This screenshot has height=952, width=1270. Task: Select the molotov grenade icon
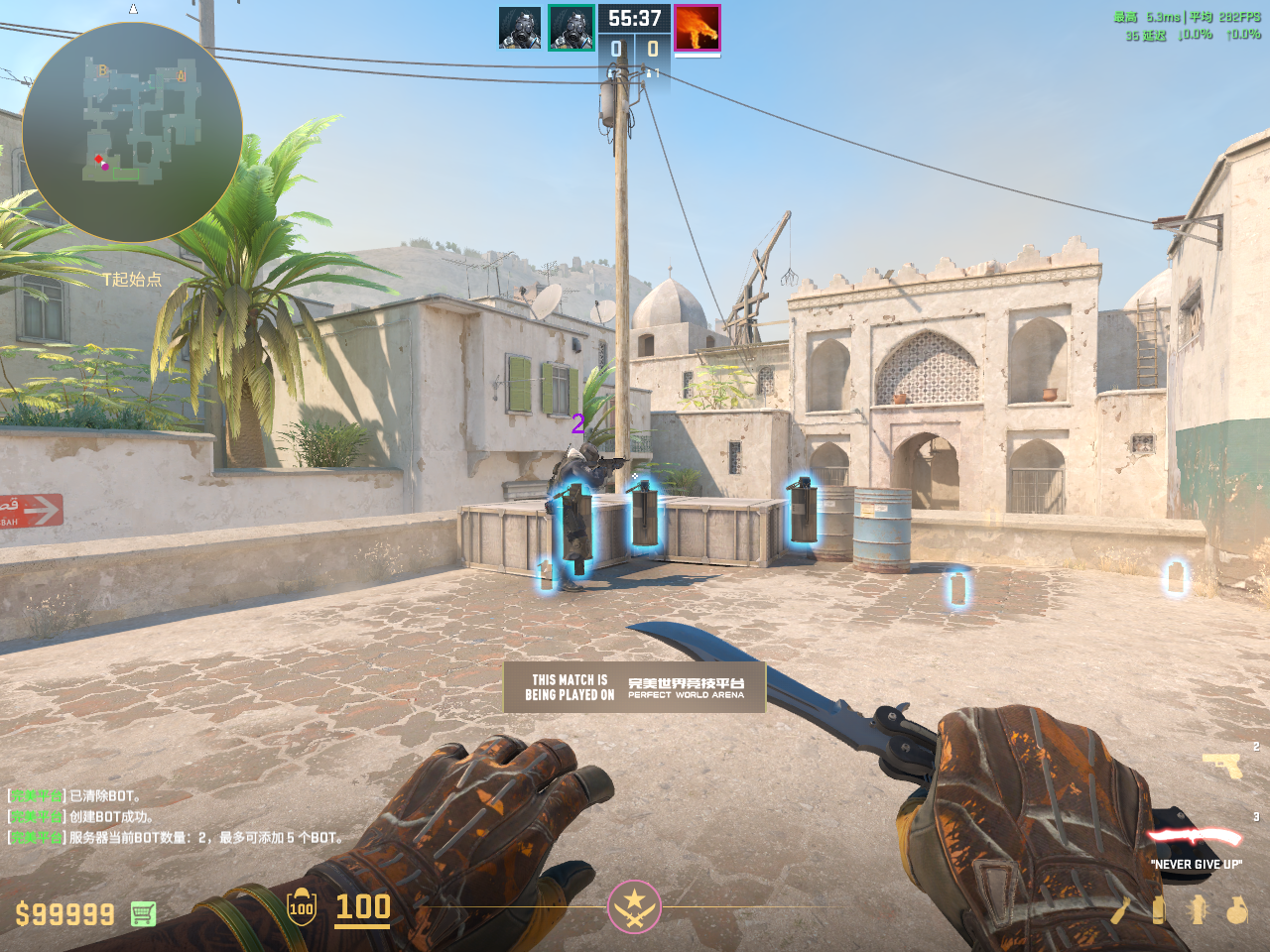1122,909
